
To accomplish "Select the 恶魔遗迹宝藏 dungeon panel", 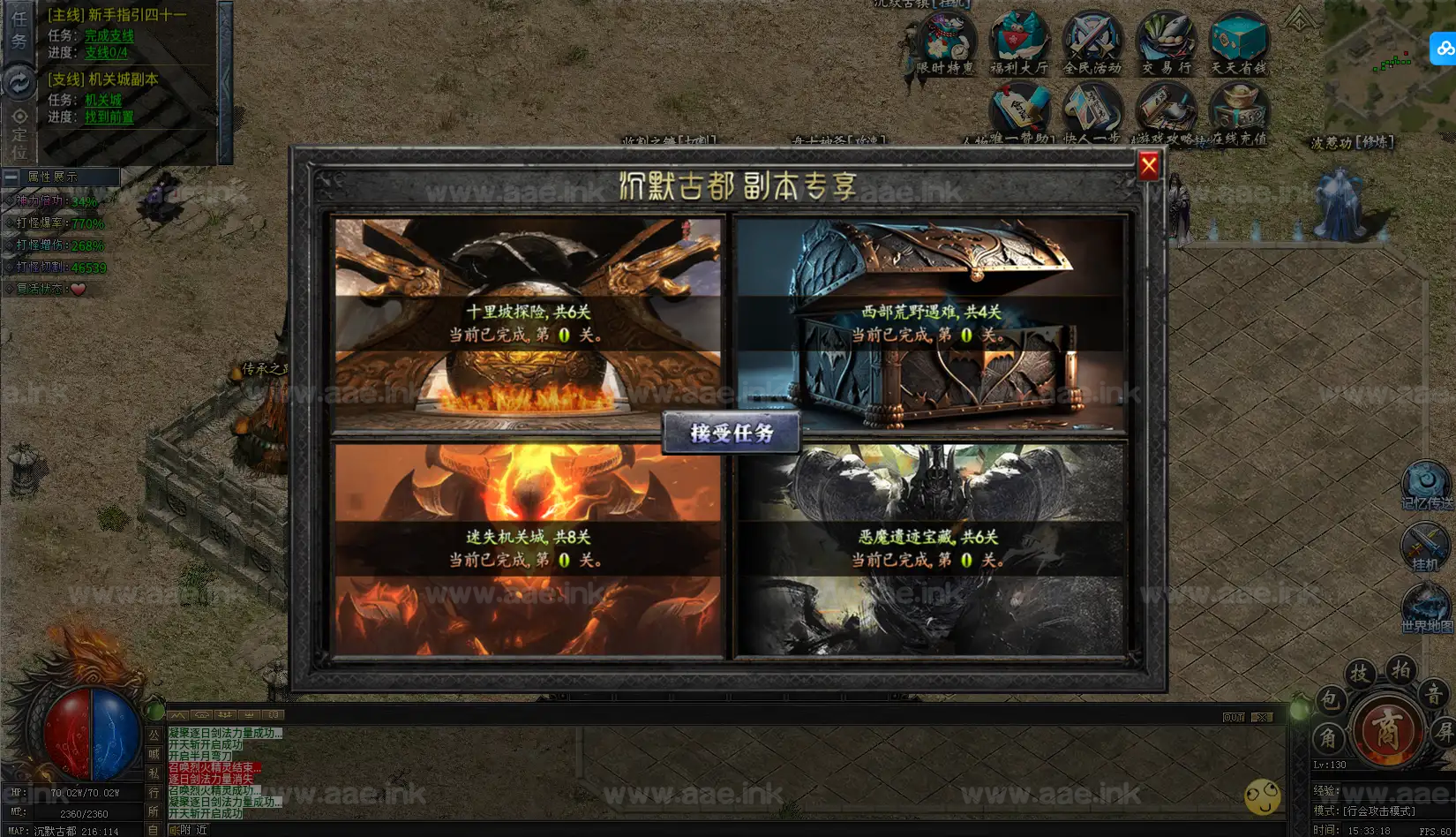I will pos(931,549).
